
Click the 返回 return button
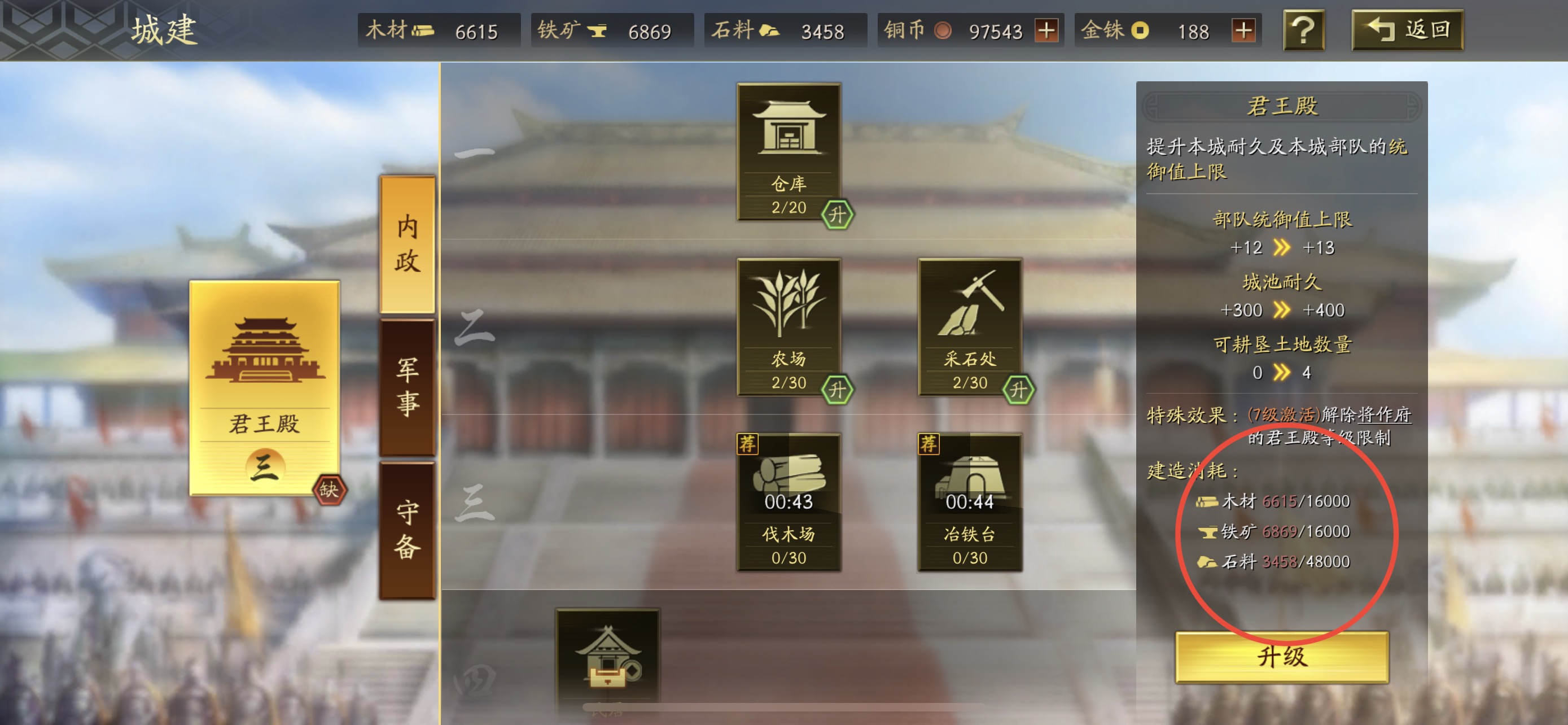(x=1407, y=30)
